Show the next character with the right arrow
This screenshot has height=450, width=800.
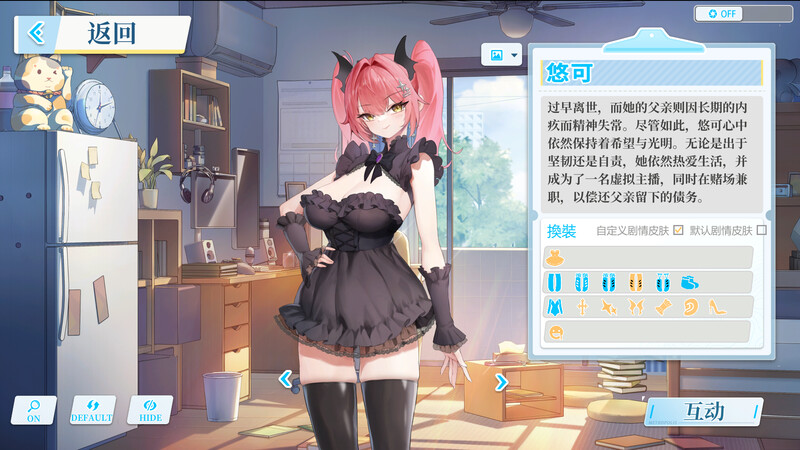click(x=501, y=380)
